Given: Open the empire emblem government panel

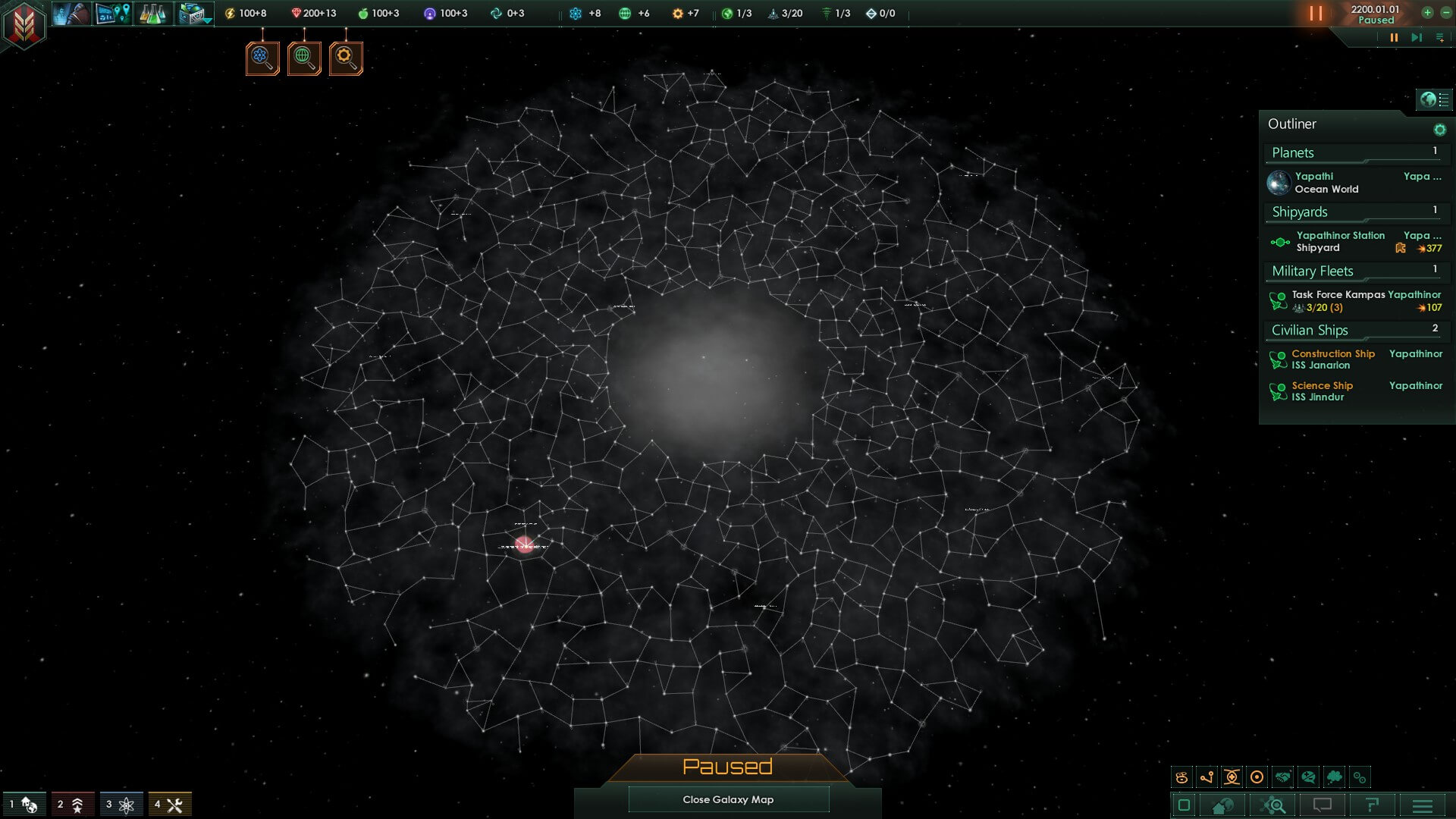Looking at the screenshot, I should pos(24,24).
